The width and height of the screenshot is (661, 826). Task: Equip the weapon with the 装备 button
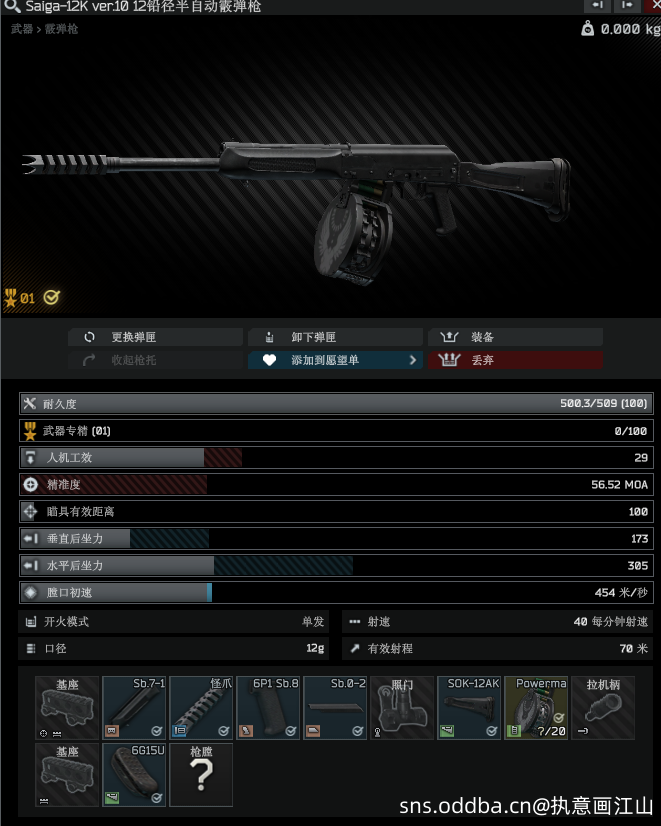pos(515,337)
